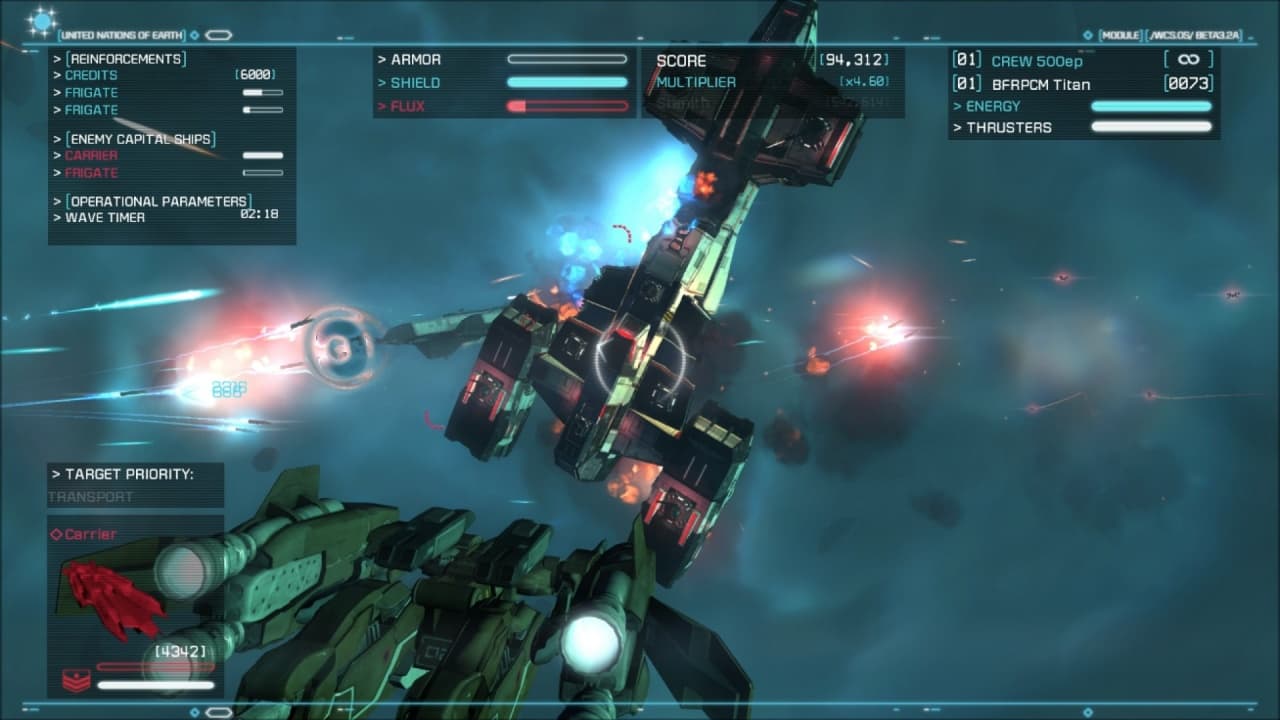Click the Target Priority panel header

point(123,474)
